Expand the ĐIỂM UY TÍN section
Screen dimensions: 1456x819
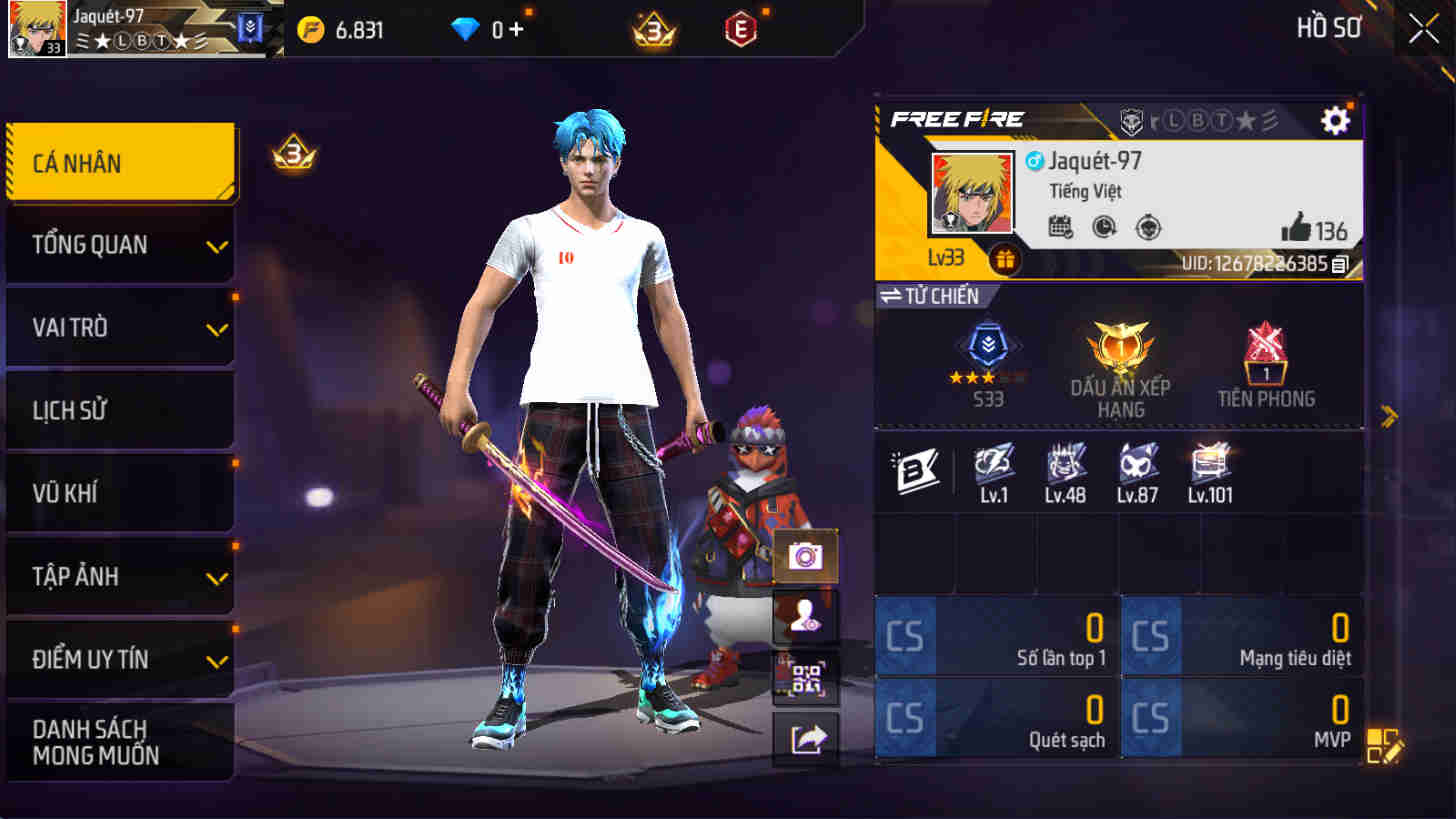120,659
